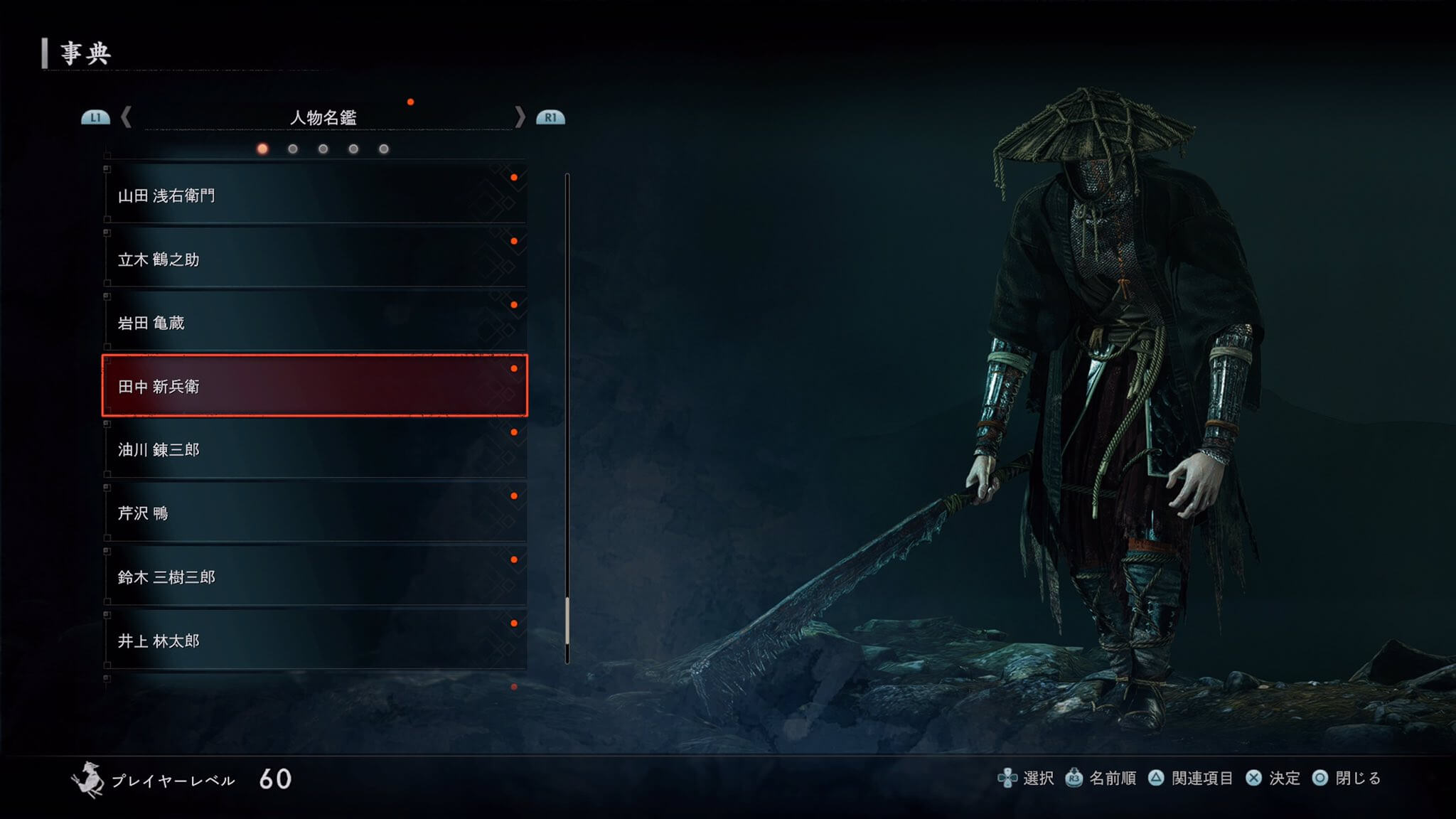Open the 立木 鶴之助 entry
This screenshot has width=1456, height=819.
[314, 259]
